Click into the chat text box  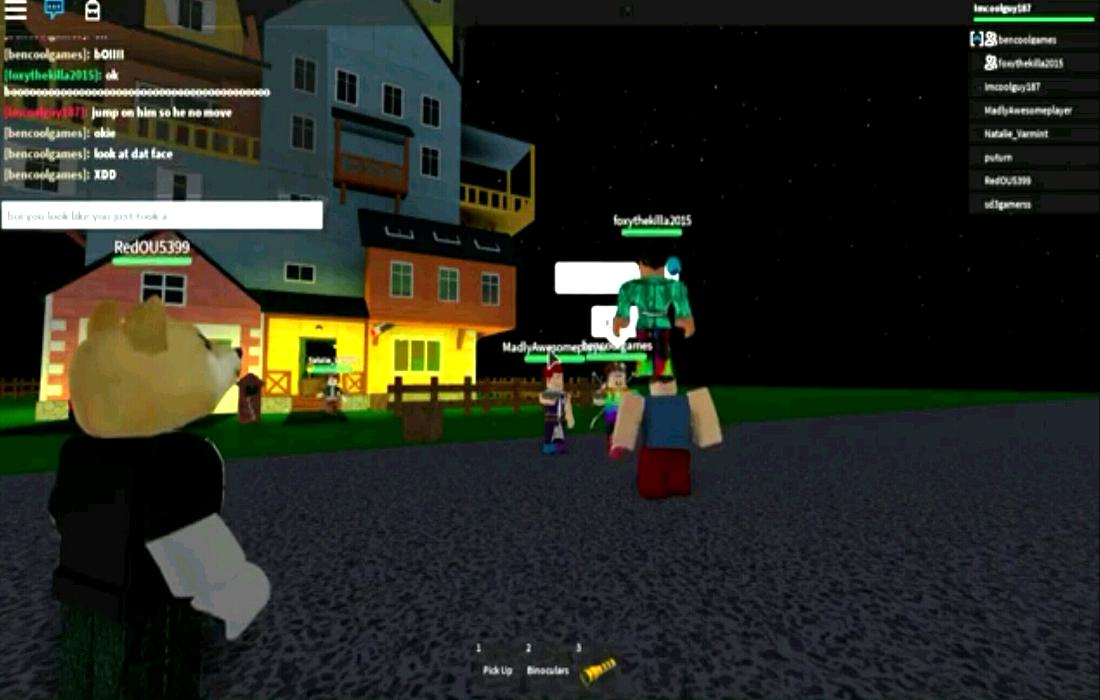[162, 215]
